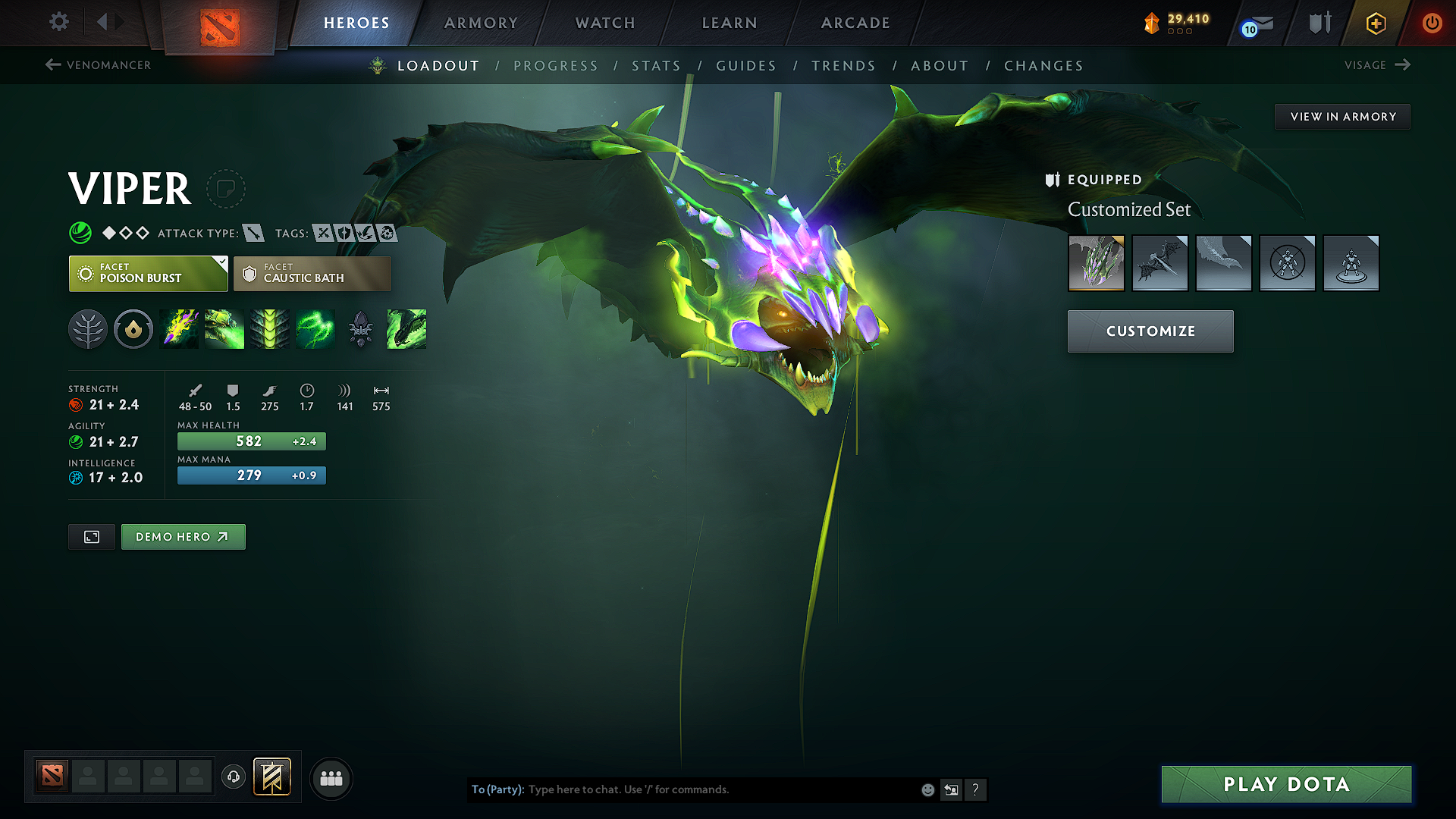This screenshot has width=1456, height=819.
Task: Open the ARMORY menu
Action: point(480,23)
